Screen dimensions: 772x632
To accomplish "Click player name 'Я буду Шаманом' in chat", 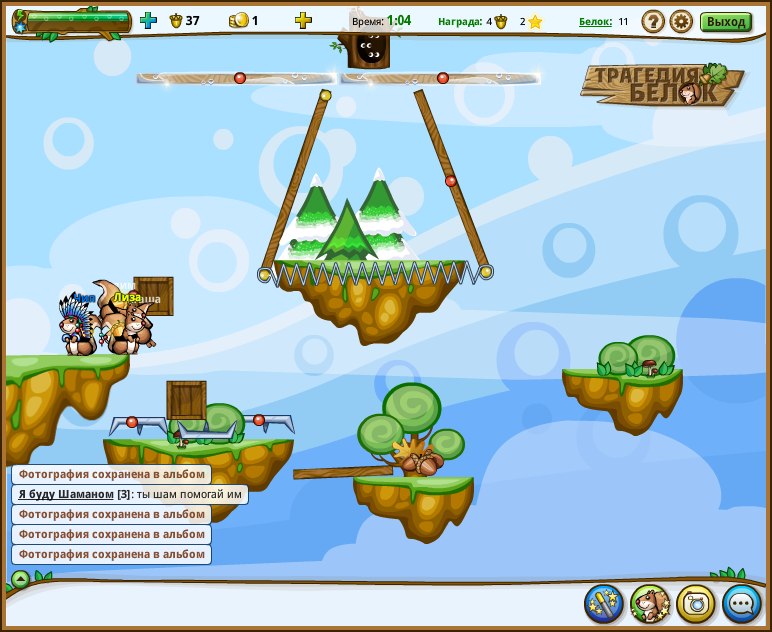I will (66, 494).
